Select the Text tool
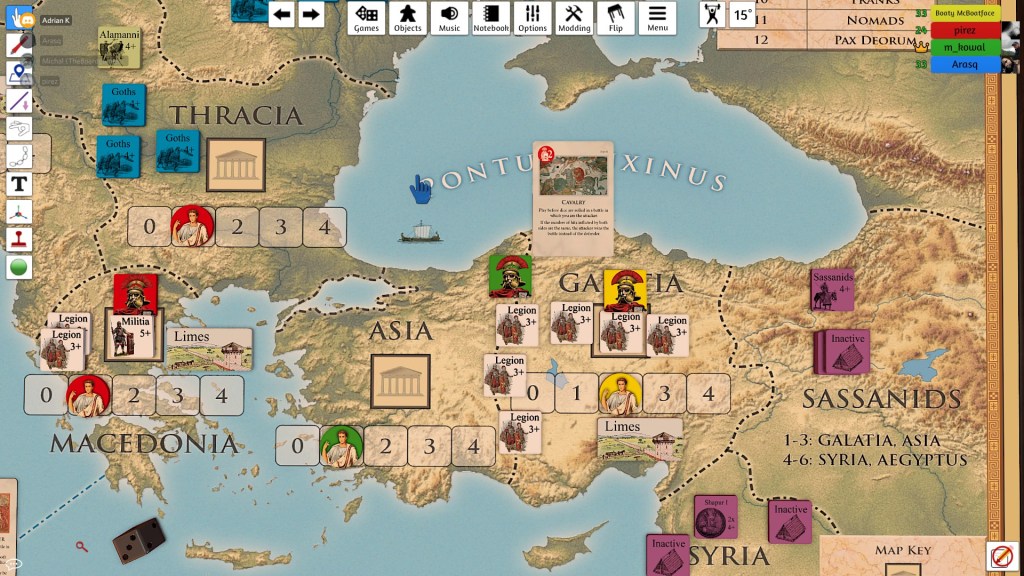This screenshot has height=576, width=1024. [x=19, y=184]
